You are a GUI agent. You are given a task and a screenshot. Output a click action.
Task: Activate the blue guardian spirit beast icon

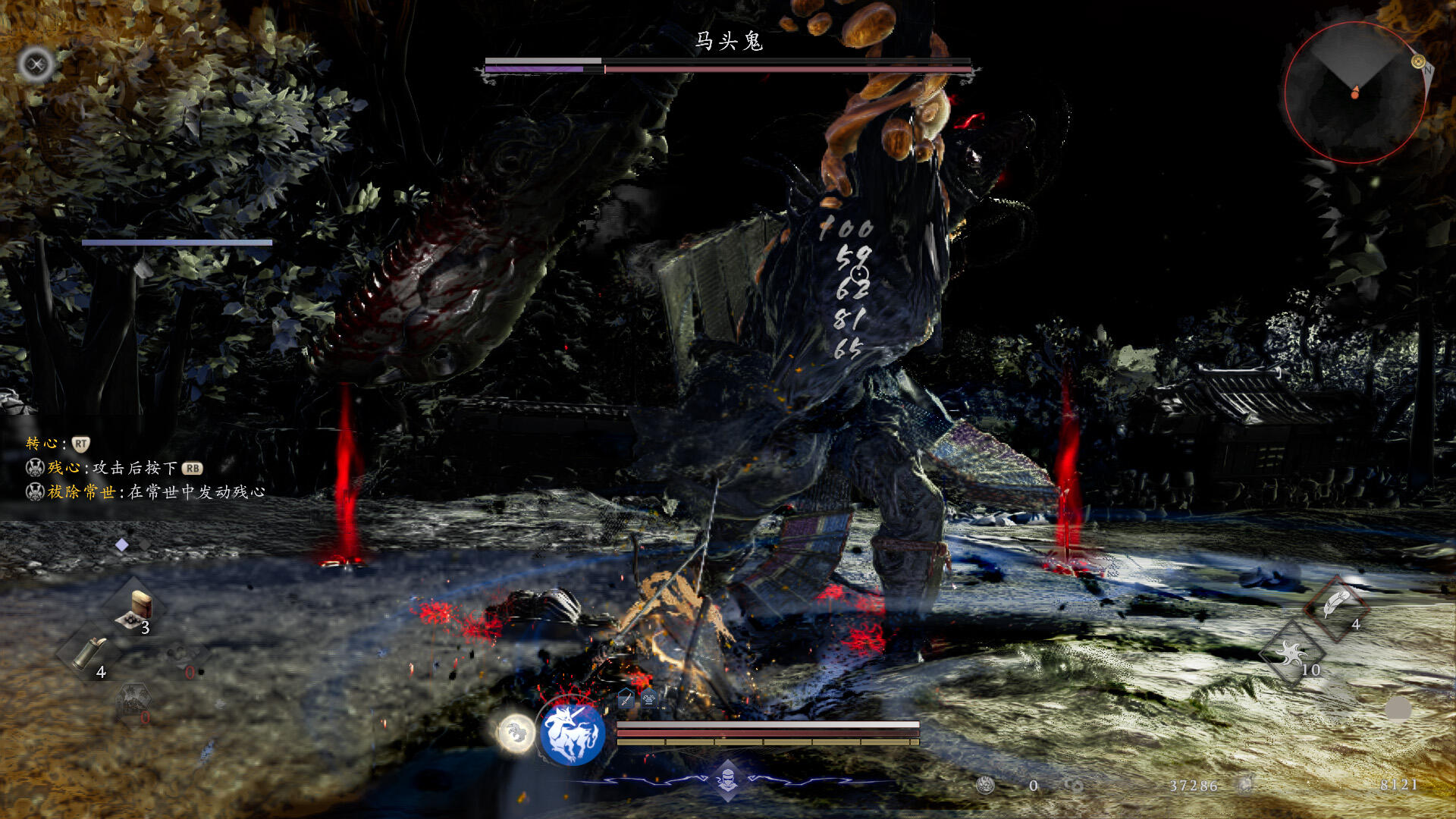tap(572, 734)
